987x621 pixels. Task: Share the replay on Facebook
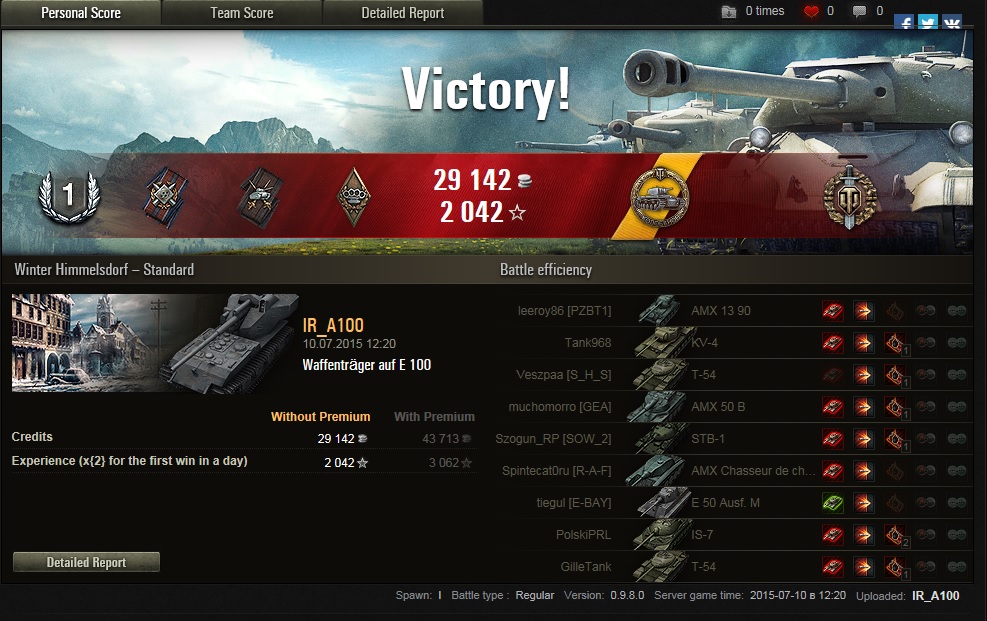coord(904,22)
